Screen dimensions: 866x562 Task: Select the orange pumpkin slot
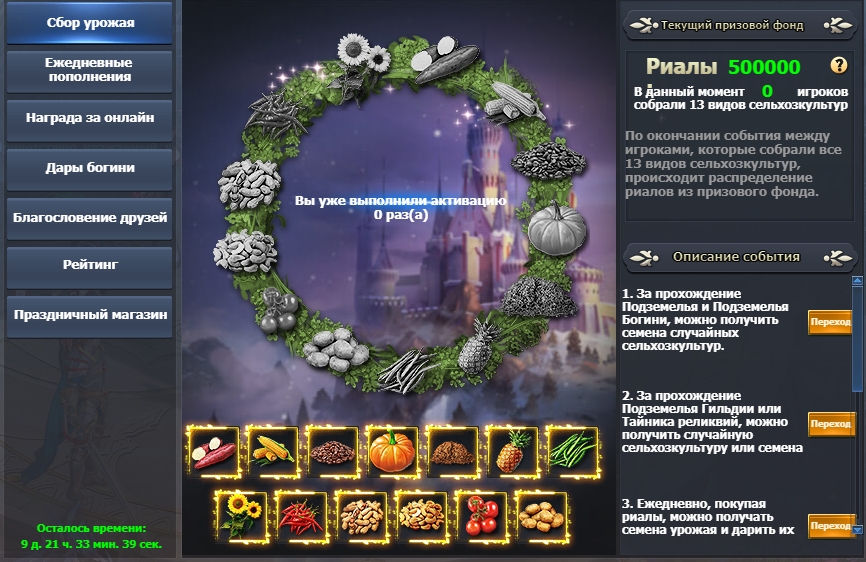[x=393, y=453]
